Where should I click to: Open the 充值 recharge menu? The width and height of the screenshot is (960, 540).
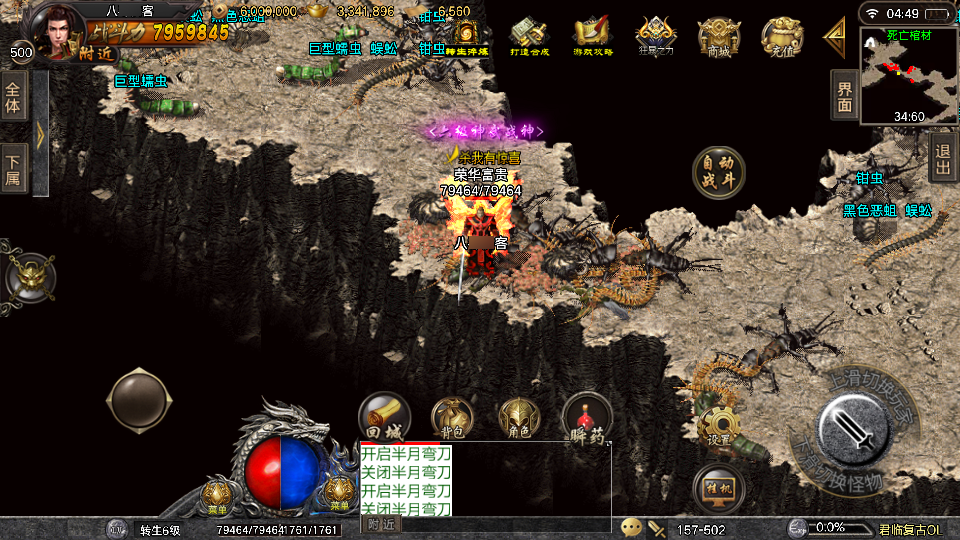[x=782, y=37]
